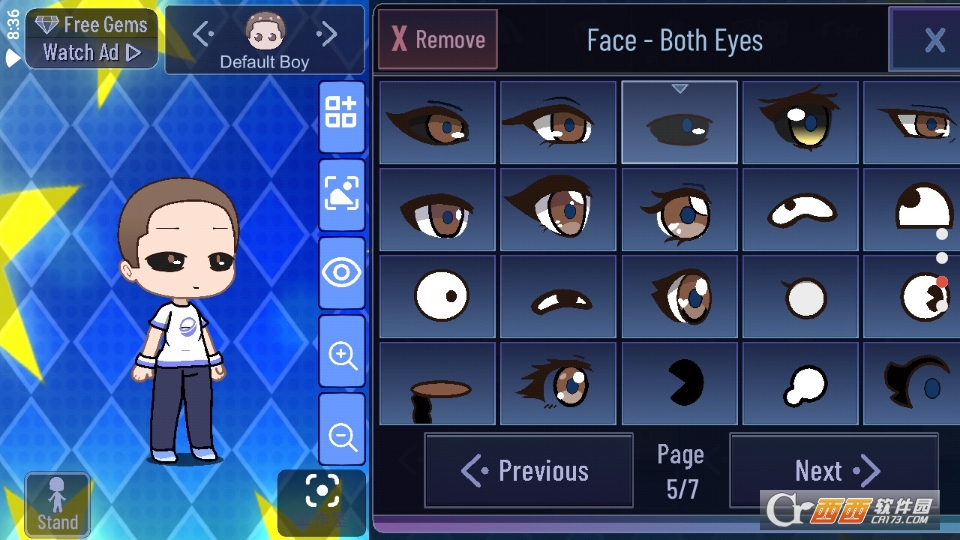Screen dimensions: 960x540
Task: Switch to the next character with the right arrow
Action: (x=327, y=35)
